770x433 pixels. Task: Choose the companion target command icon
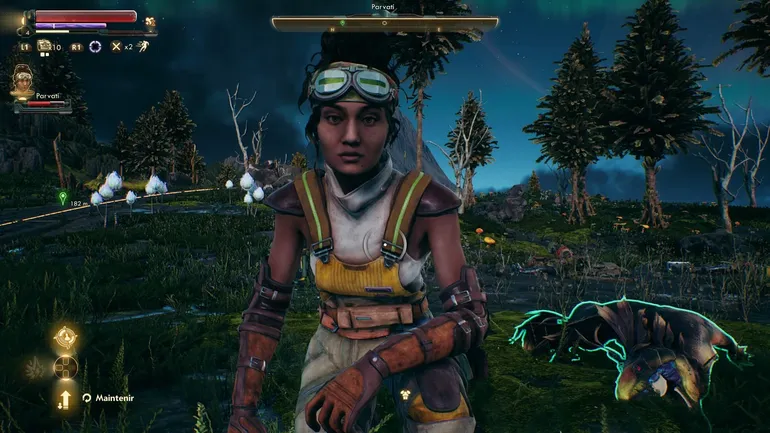(66, 337)
